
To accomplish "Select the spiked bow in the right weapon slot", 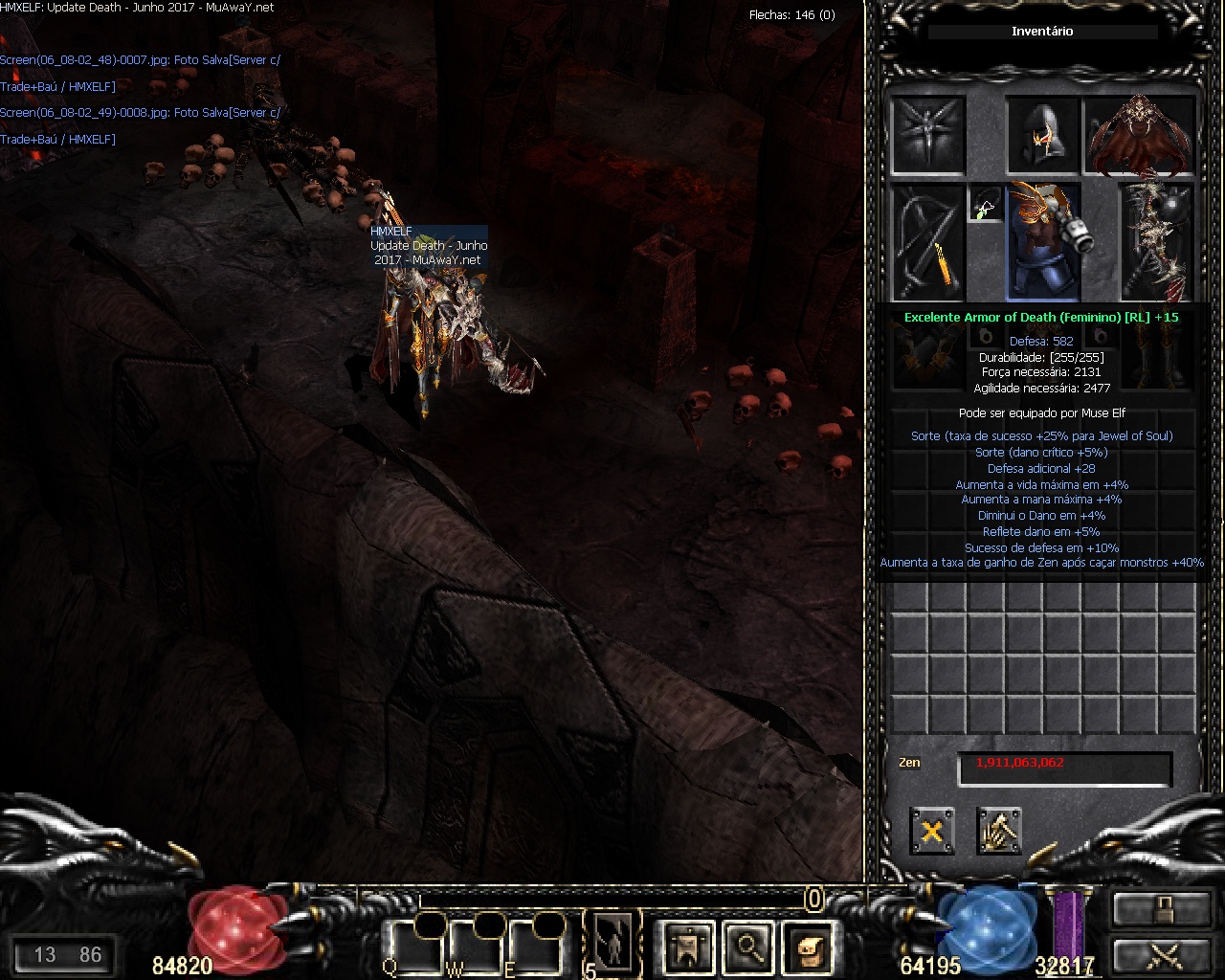I will [x=1157, y=241].
